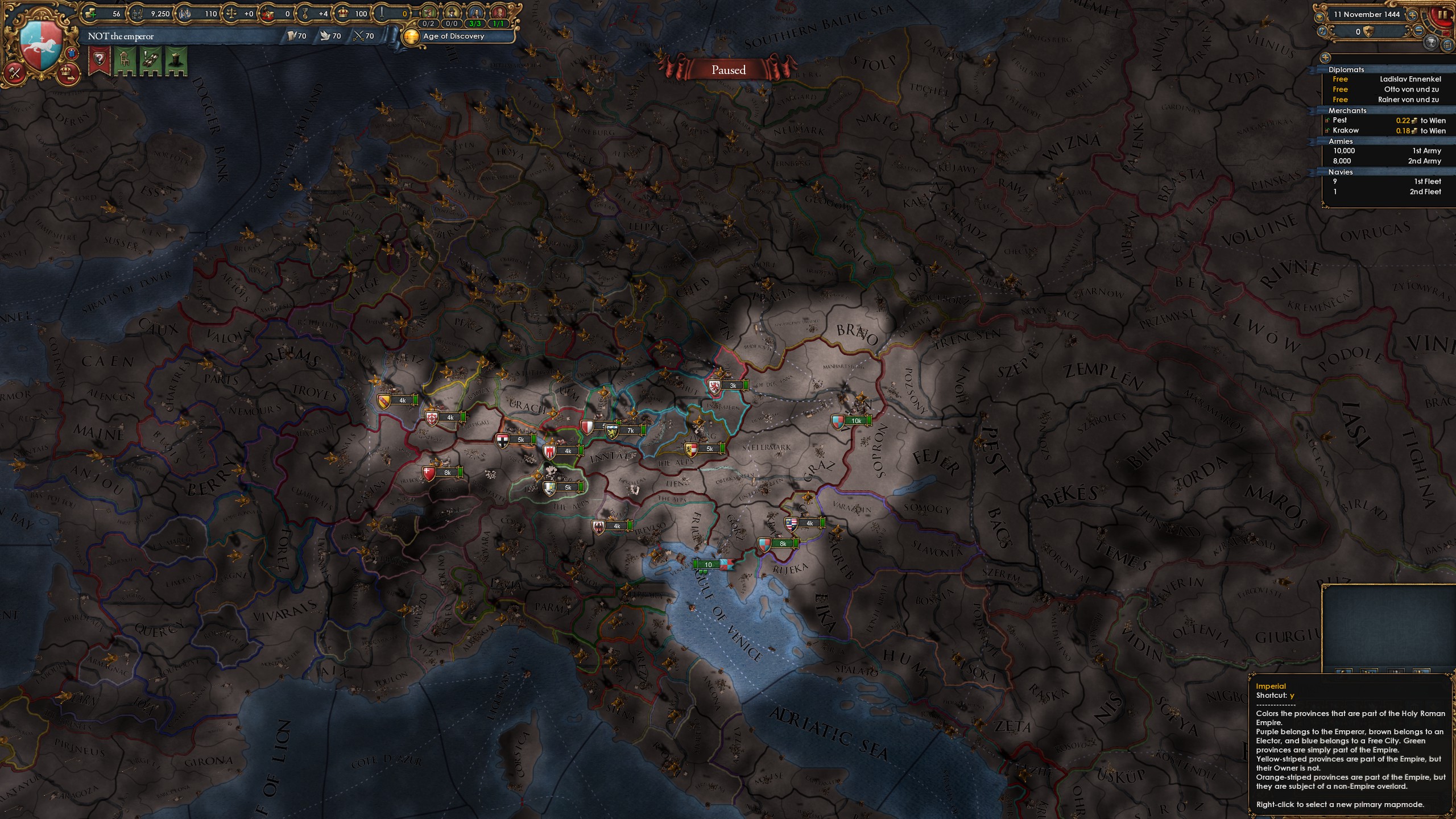Click the military advisor portrait

click(x=500, y=13)
